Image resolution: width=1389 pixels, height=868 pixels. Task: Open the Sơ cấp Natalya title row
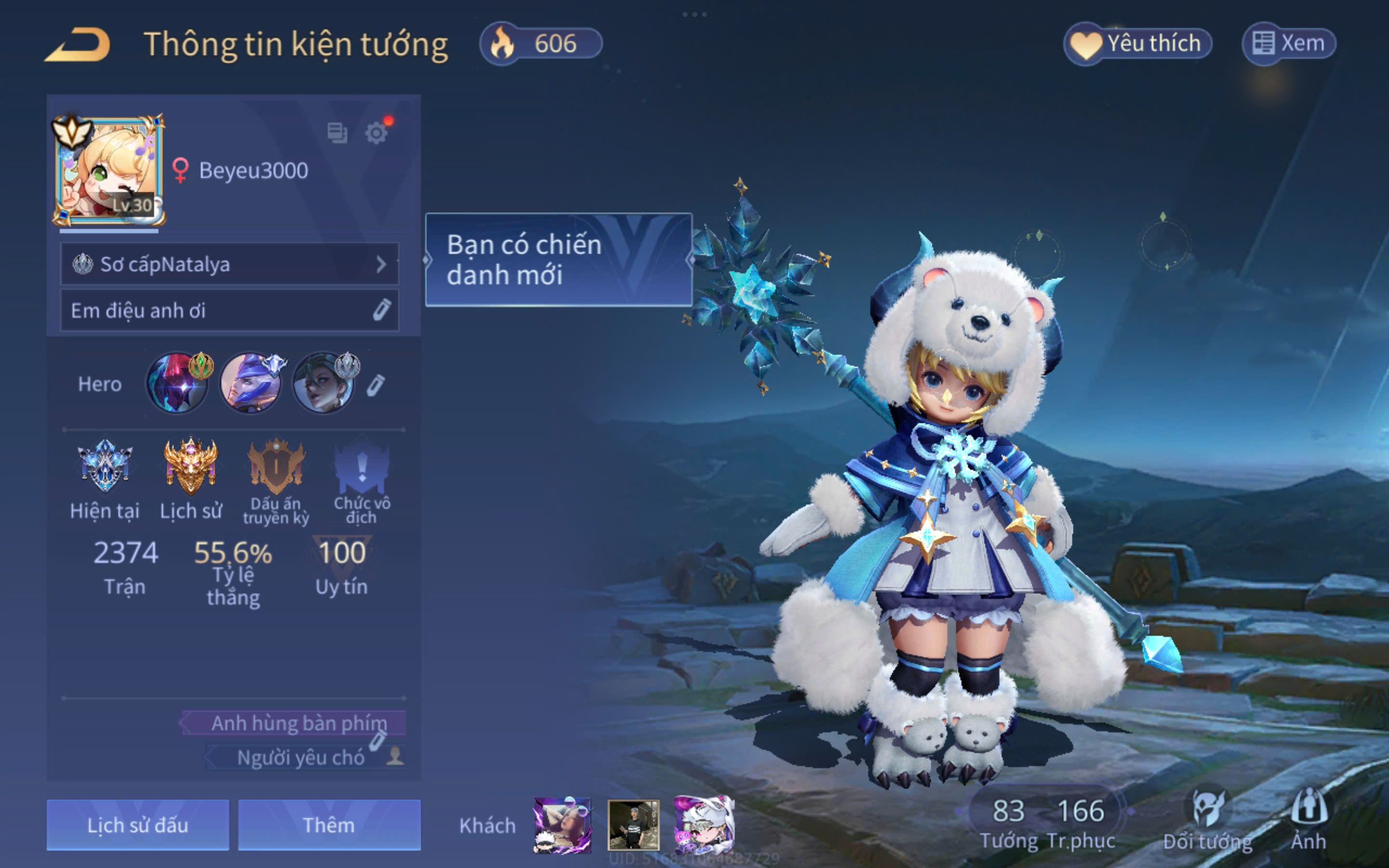[229, 264]
